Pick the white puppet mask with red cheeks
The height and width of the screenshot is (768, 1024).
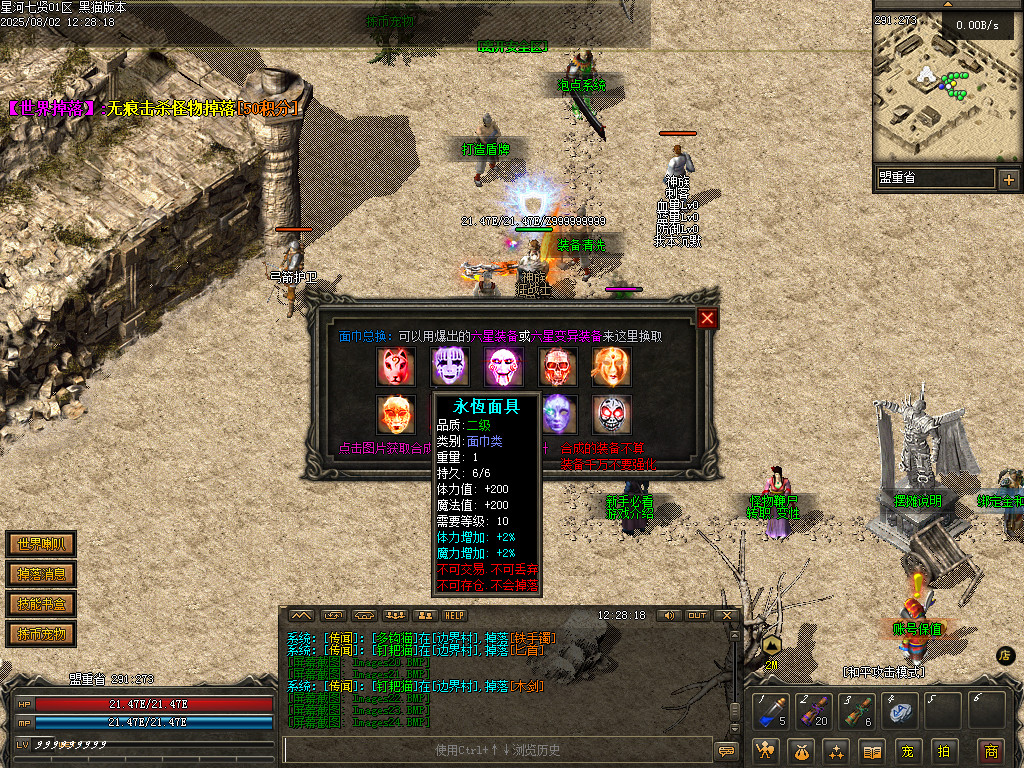[504, 367]
